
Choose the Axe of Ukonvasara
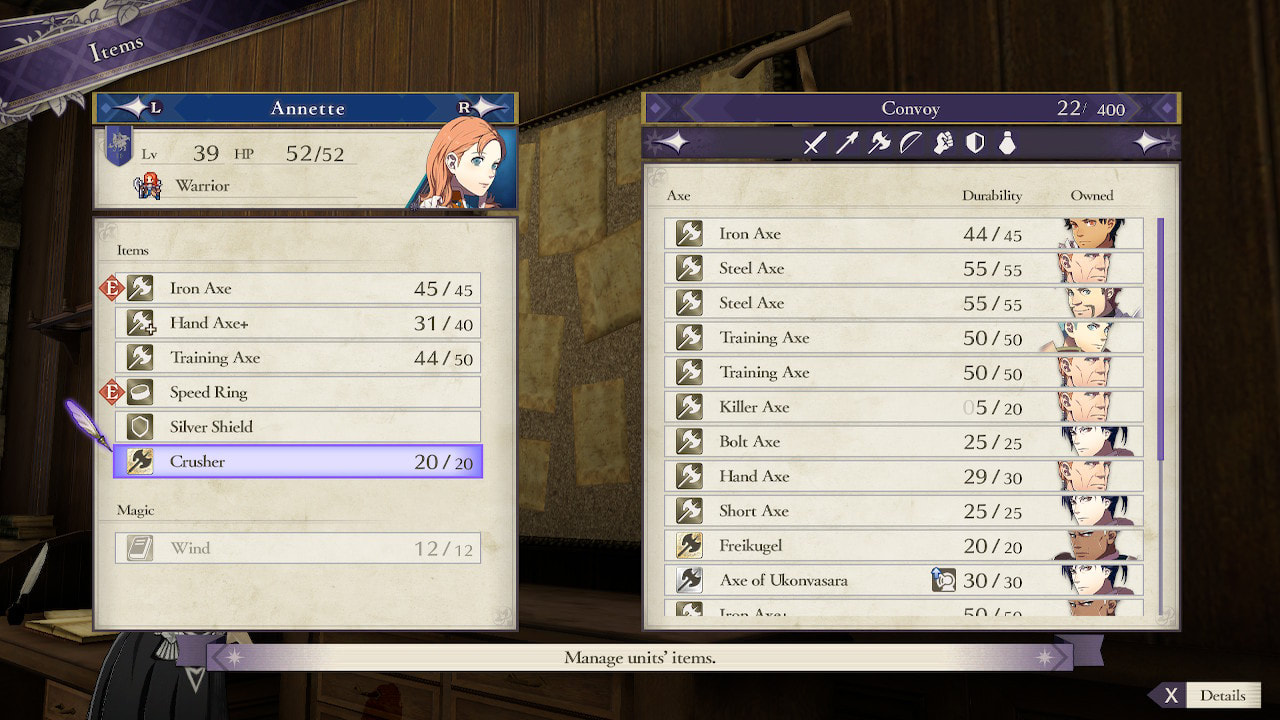[903, 580]
